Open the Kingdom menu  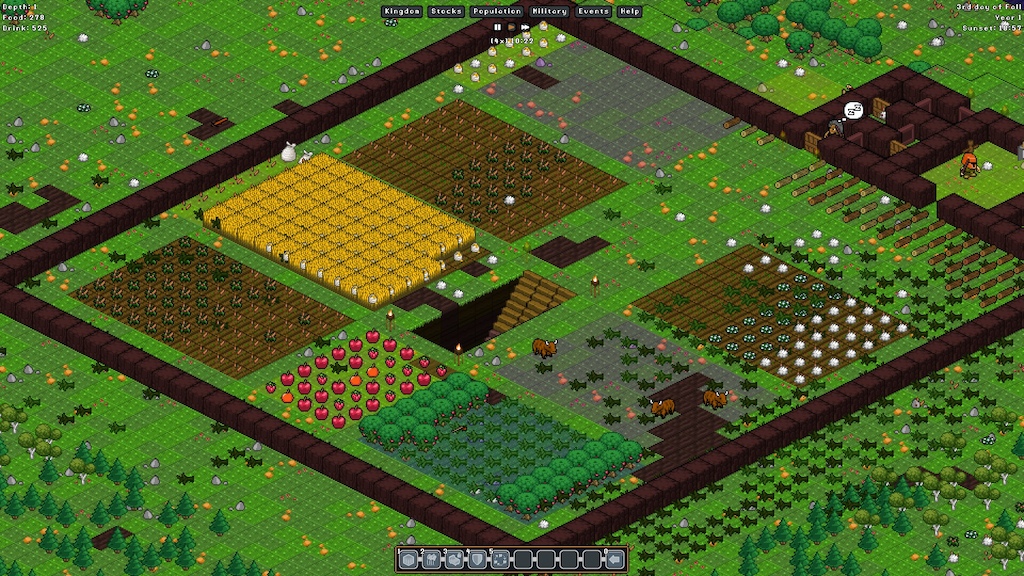point(402,11)
